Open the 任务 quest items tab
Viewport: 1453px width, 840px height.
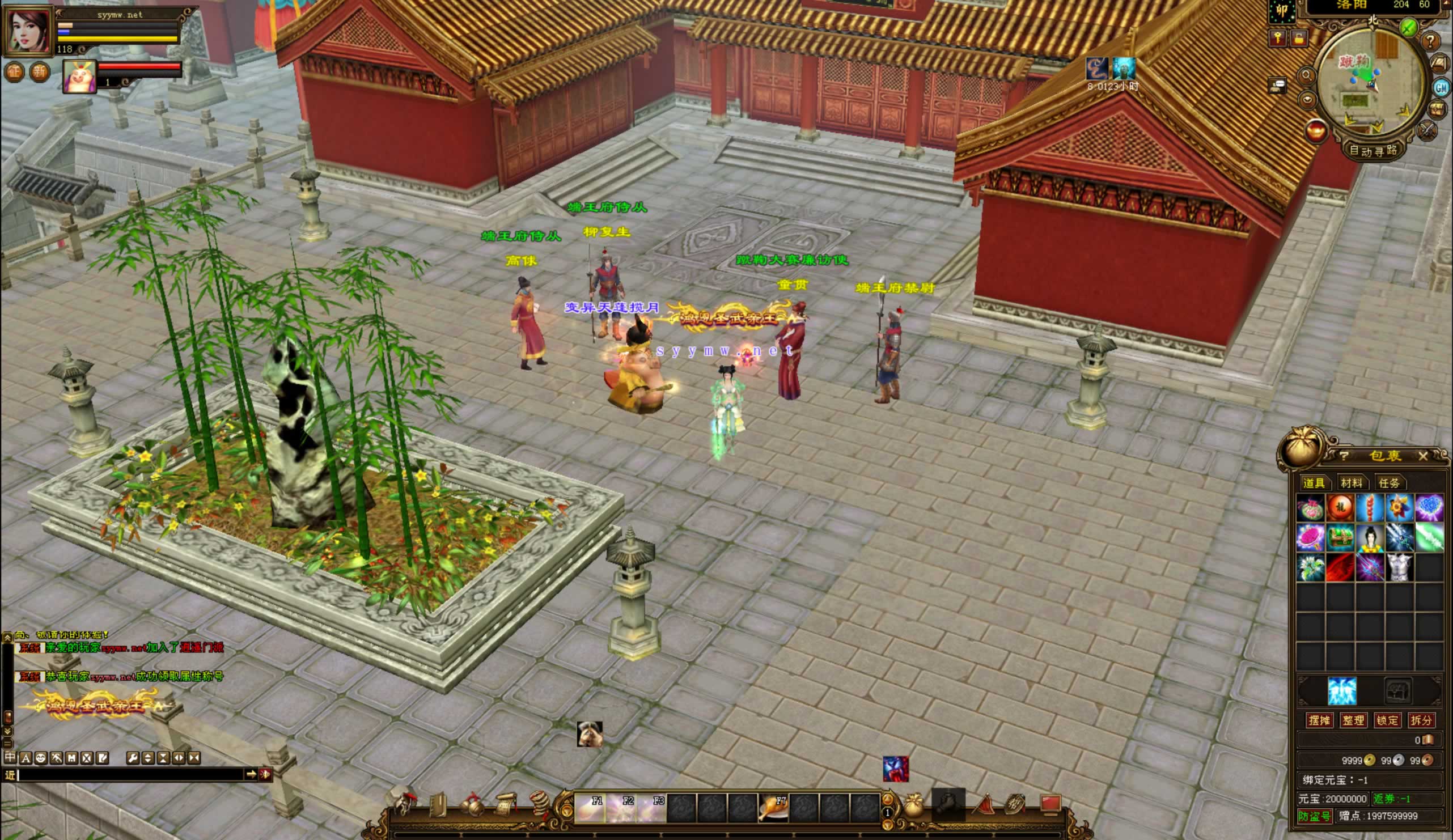click(1389, 482)
